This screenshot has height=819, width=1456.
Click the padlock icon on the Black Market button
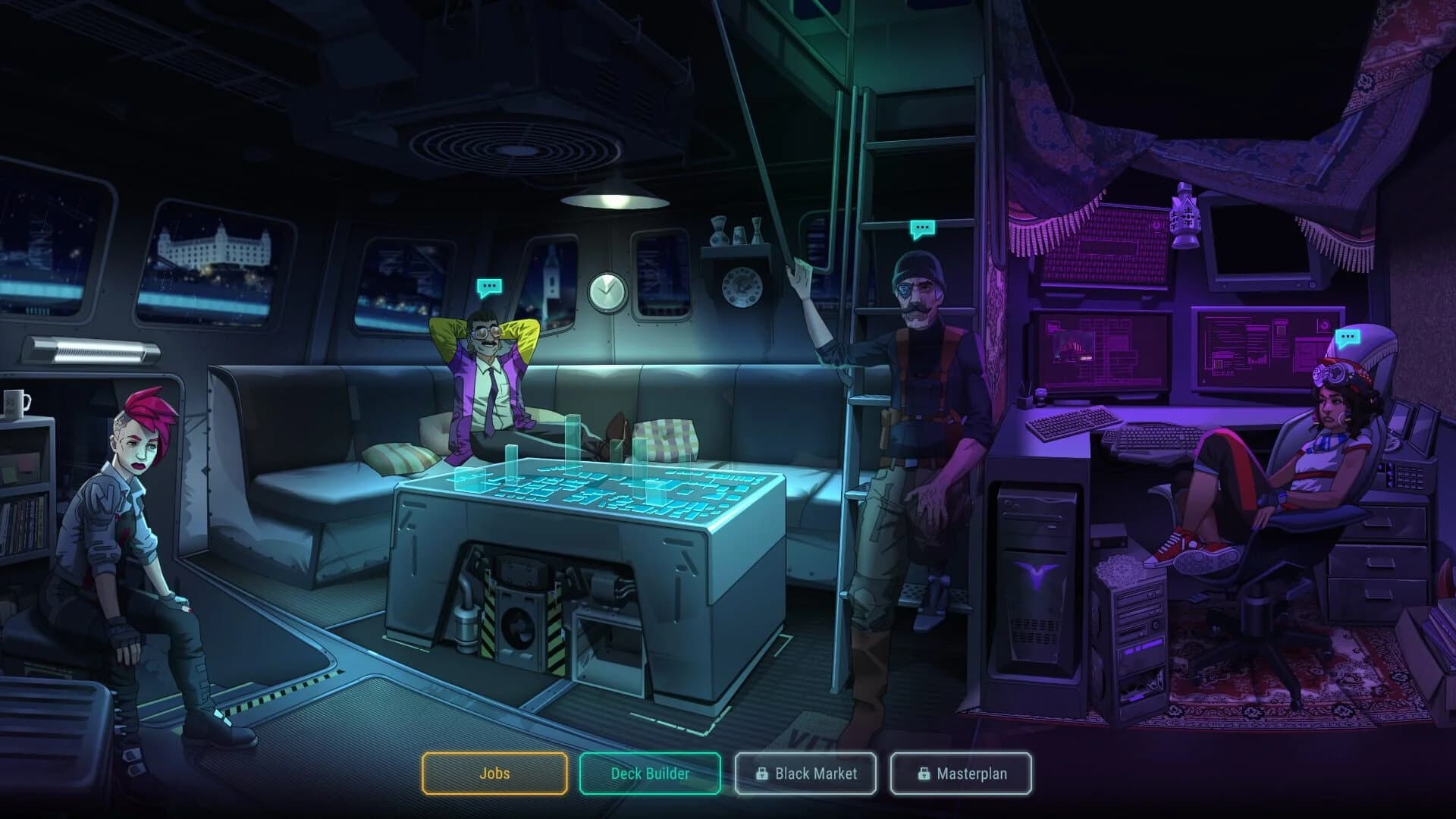761,774
